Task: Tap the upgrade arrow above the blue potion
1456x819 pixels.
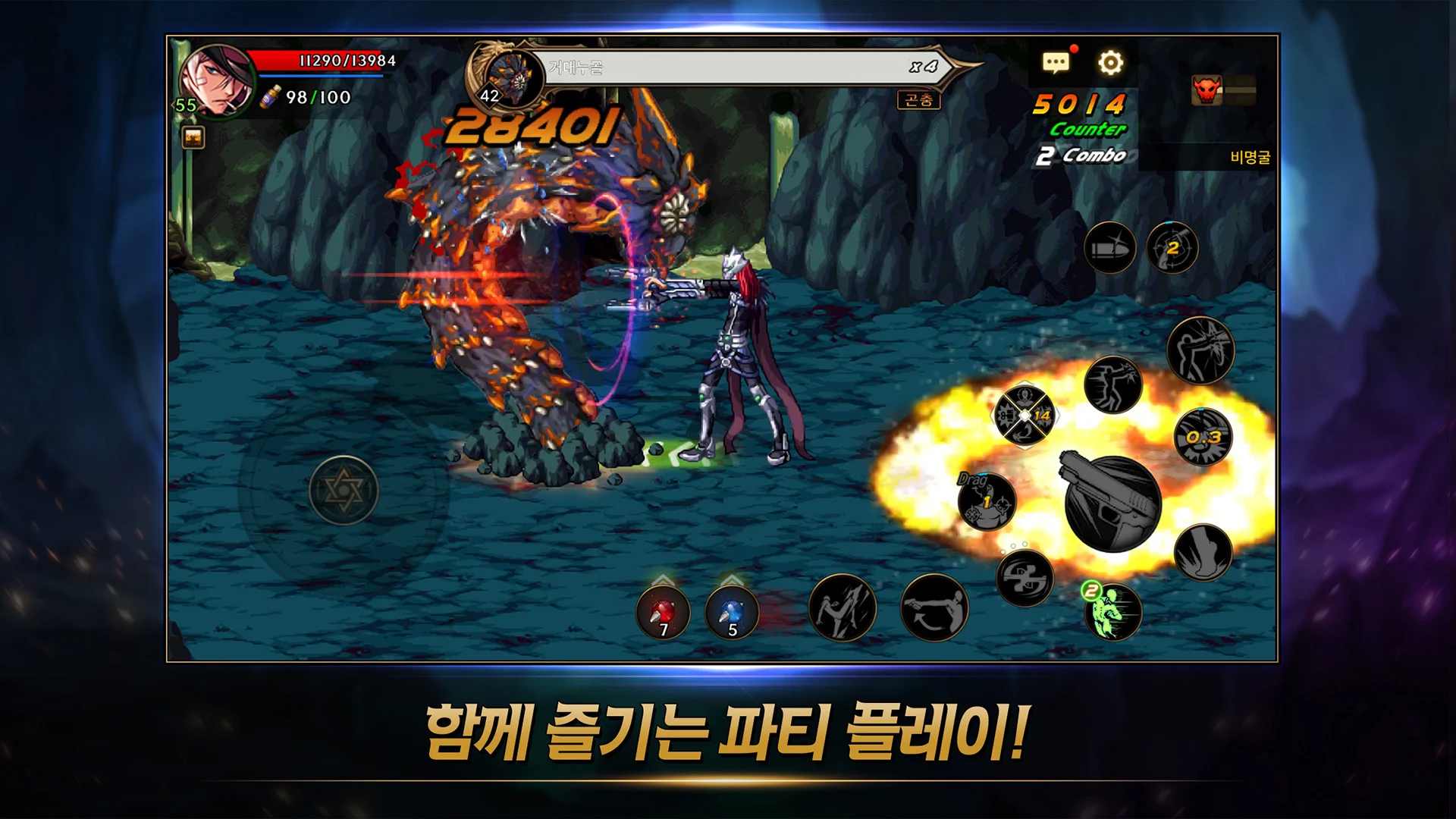Action: tap(732, 579)
